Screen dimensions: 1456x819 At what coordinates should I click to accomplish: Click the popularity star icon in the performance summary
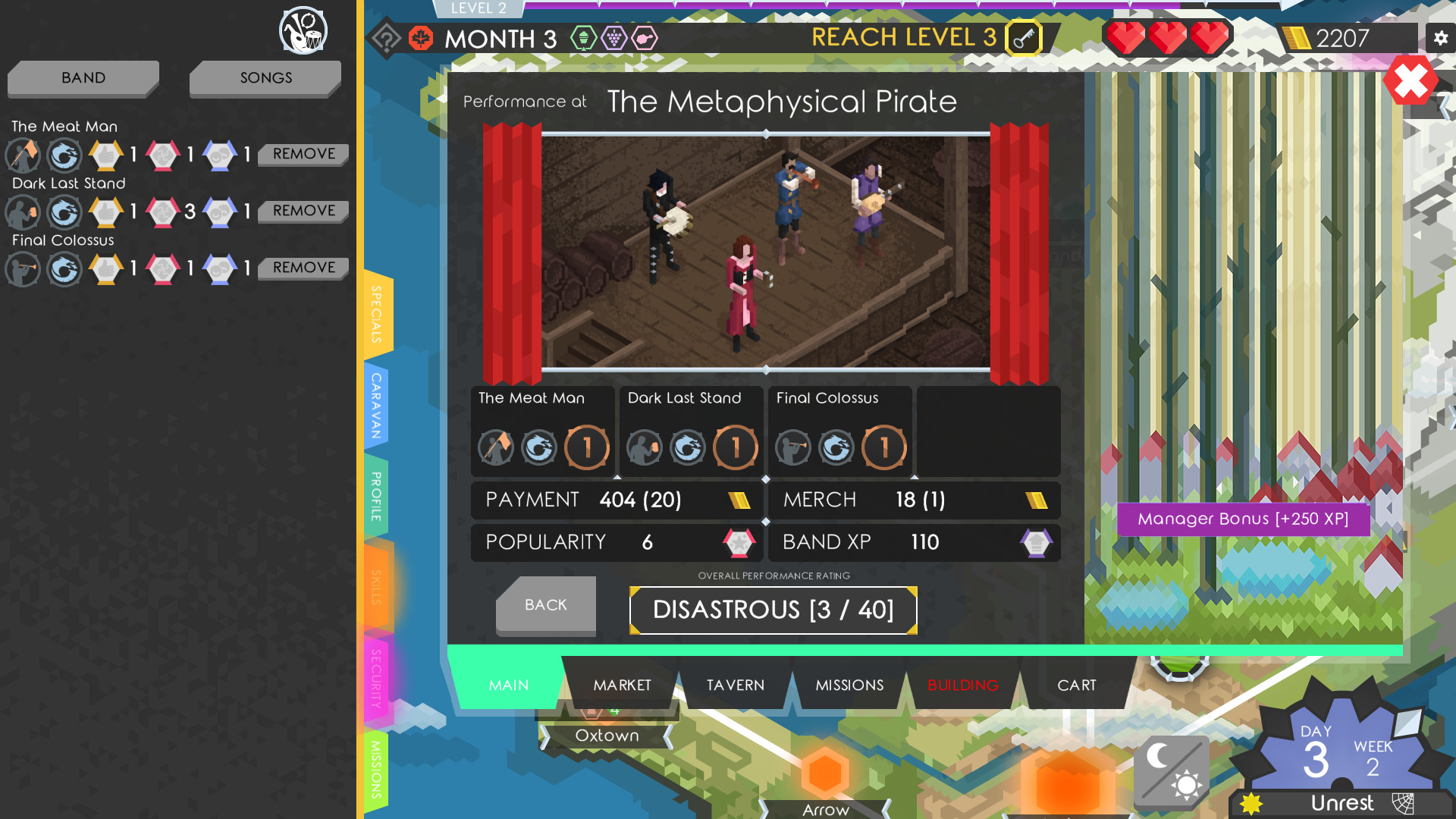pyautogui.click(x=738, y=543)
